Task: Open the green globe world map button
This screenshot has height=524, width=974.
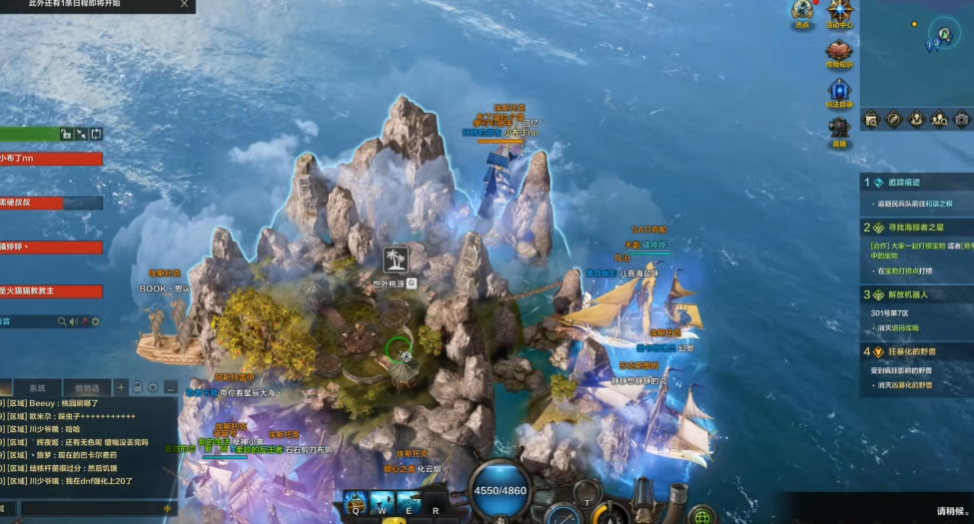Action: coord(702,515)
